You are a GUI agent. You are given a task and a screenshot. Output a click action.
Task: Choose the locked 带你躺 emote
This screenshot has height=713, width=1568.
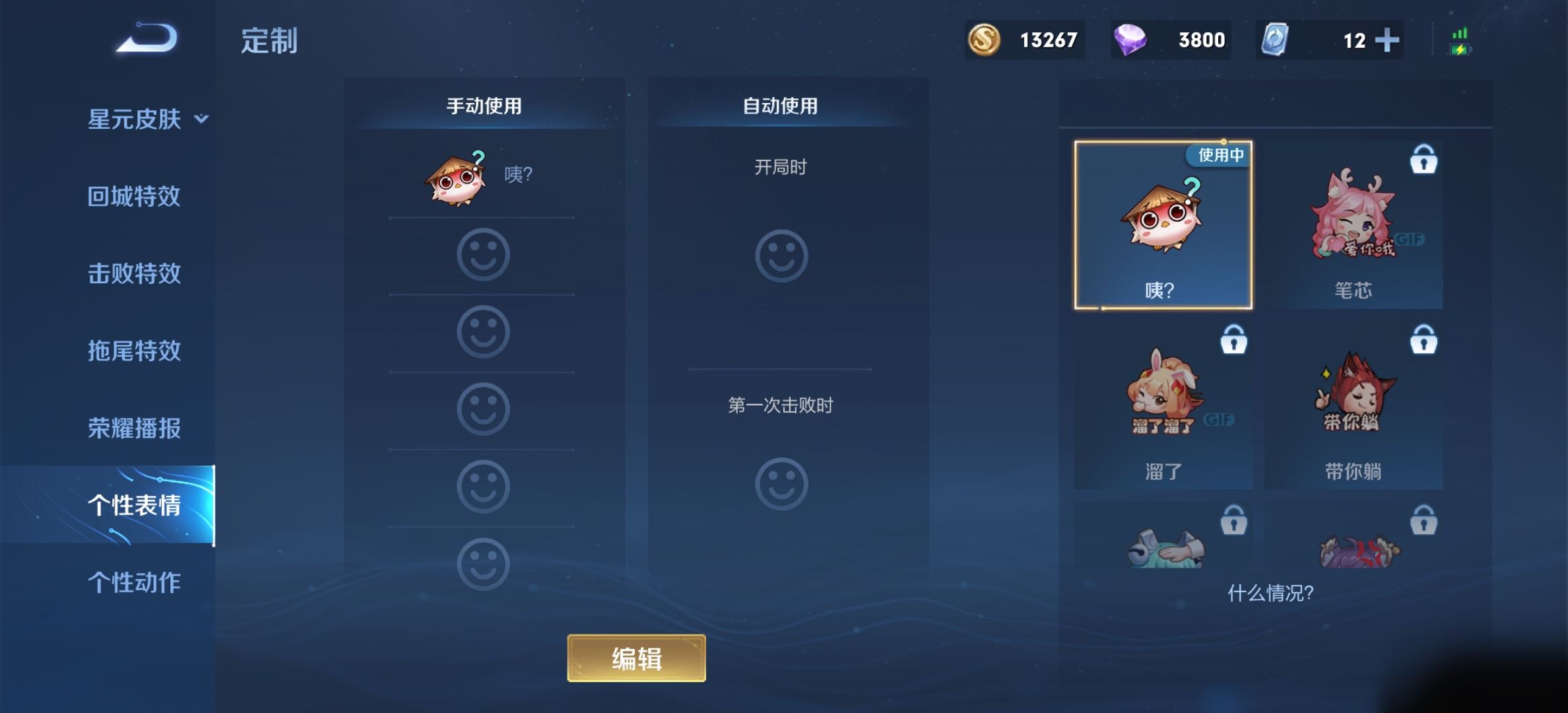(1353, 406)
